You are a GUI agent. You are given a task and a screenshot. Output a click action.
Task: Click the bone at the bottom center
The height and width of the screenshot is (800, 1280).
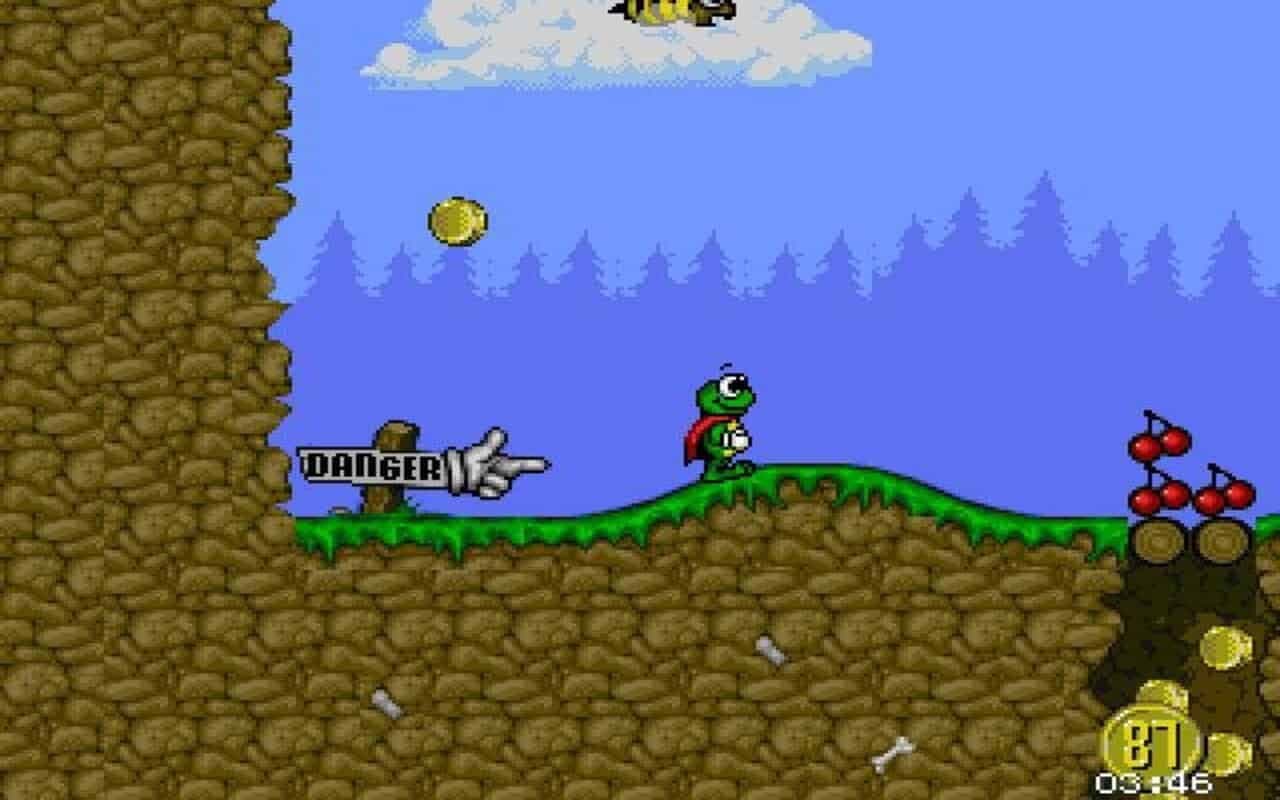(x=893, y=755)
